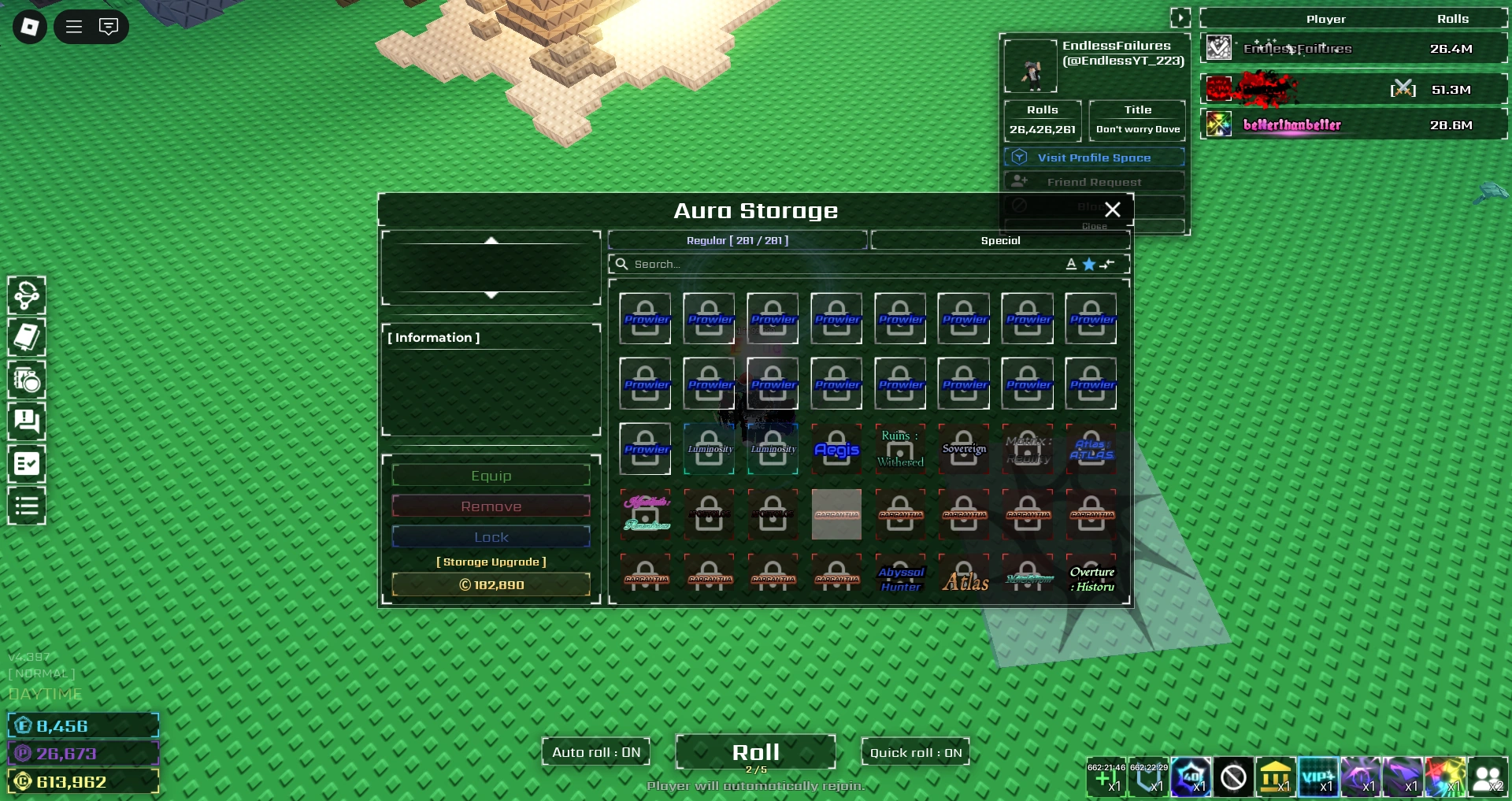The width and height of the screenshot is (1512, 801).
Task: Expand the player list panel arrow
Action: tap(1180, 17)
